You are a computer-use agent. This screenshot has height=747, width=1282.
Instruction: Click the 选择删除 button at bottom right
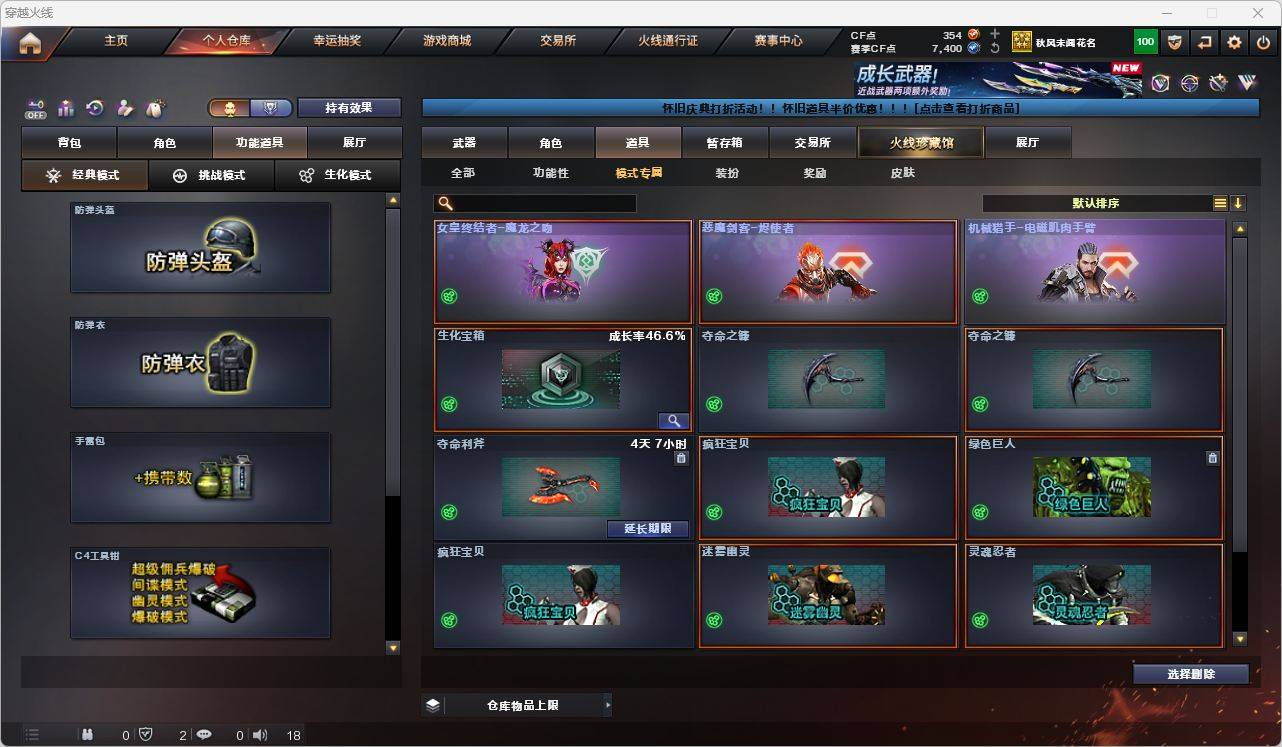(1190, 674)
